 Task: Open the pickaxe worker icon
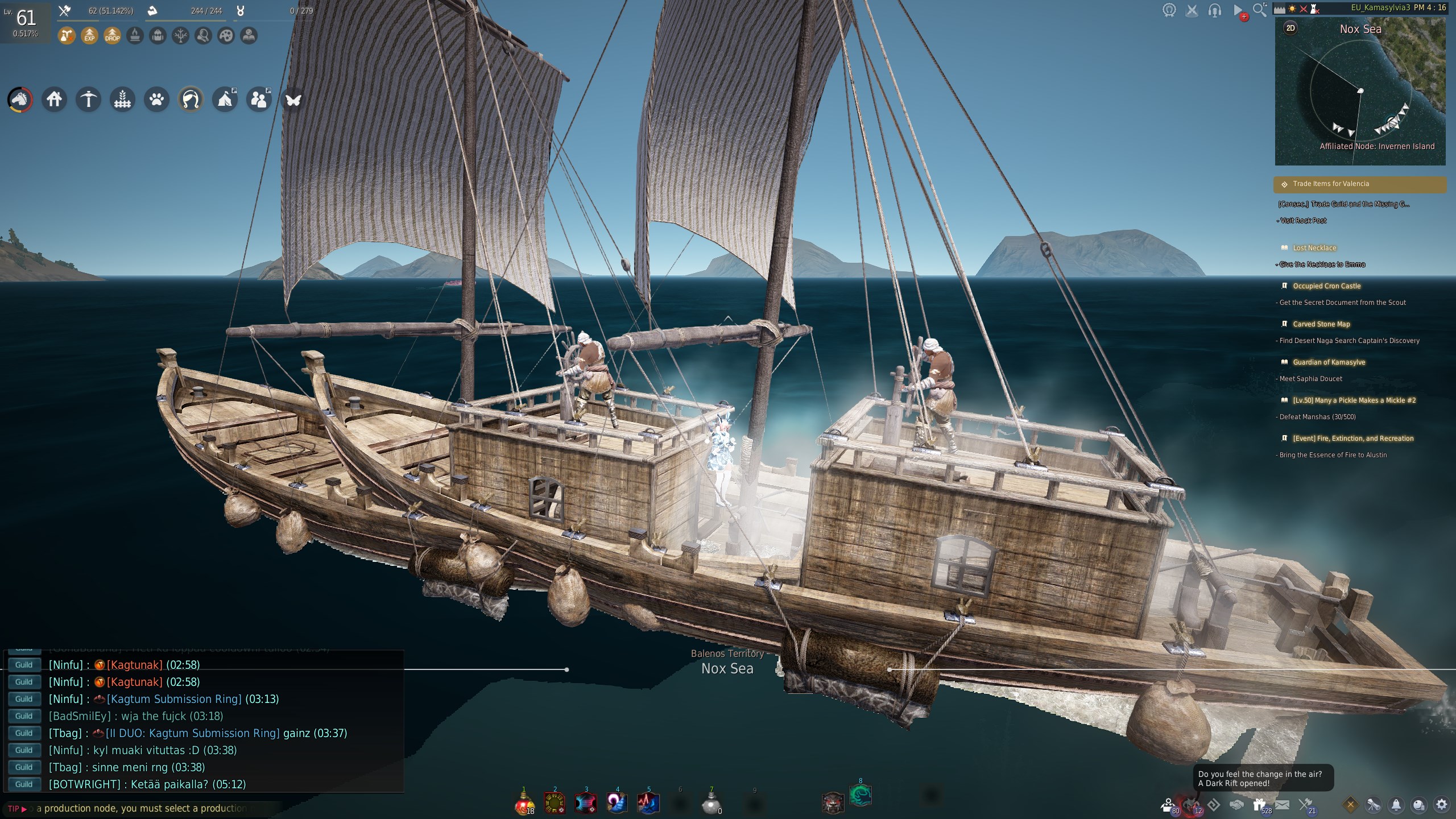pyautogui.click(x=89, y=100)
